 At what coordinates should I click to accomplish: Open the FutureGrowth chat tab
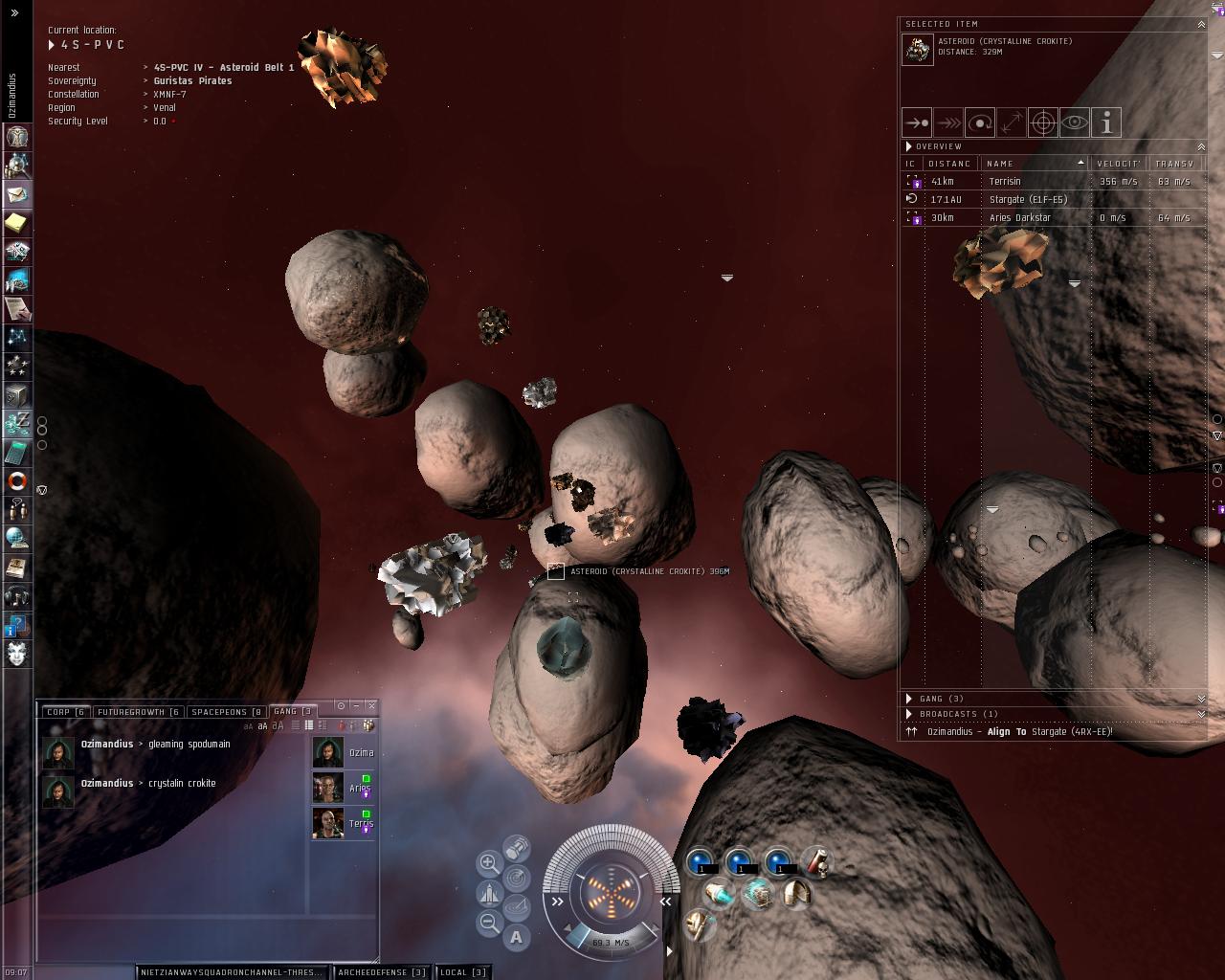(x=138, y=712)
